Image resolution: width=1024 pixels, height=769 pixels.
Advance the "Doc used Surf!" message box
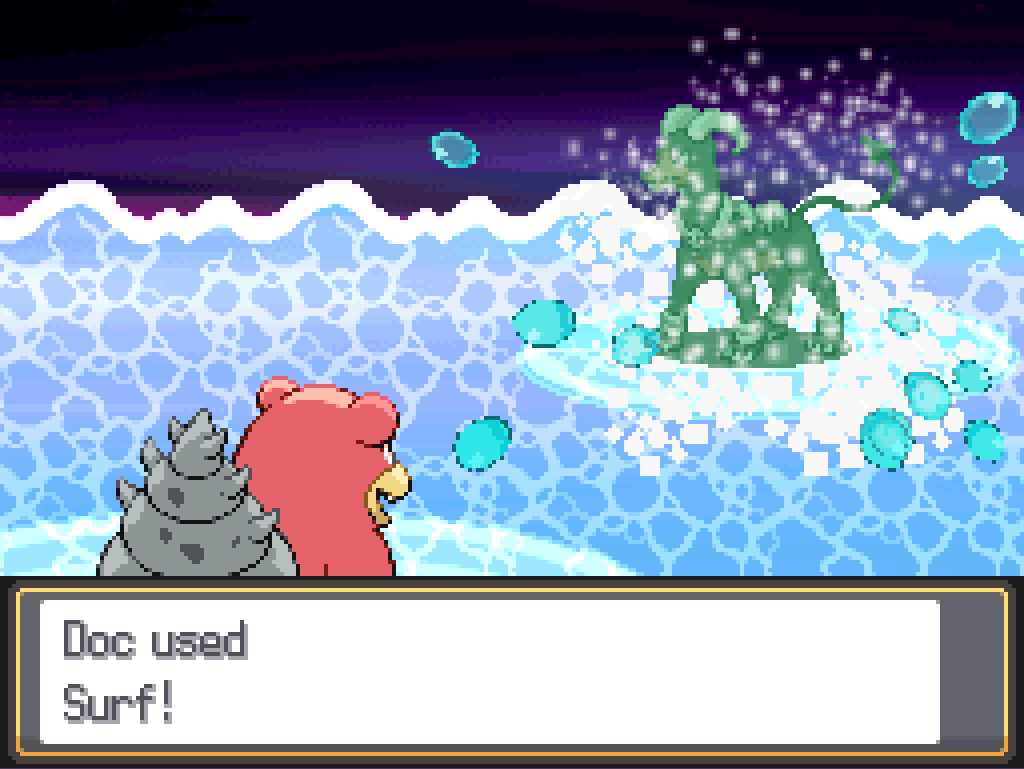(x=490, y=671)
